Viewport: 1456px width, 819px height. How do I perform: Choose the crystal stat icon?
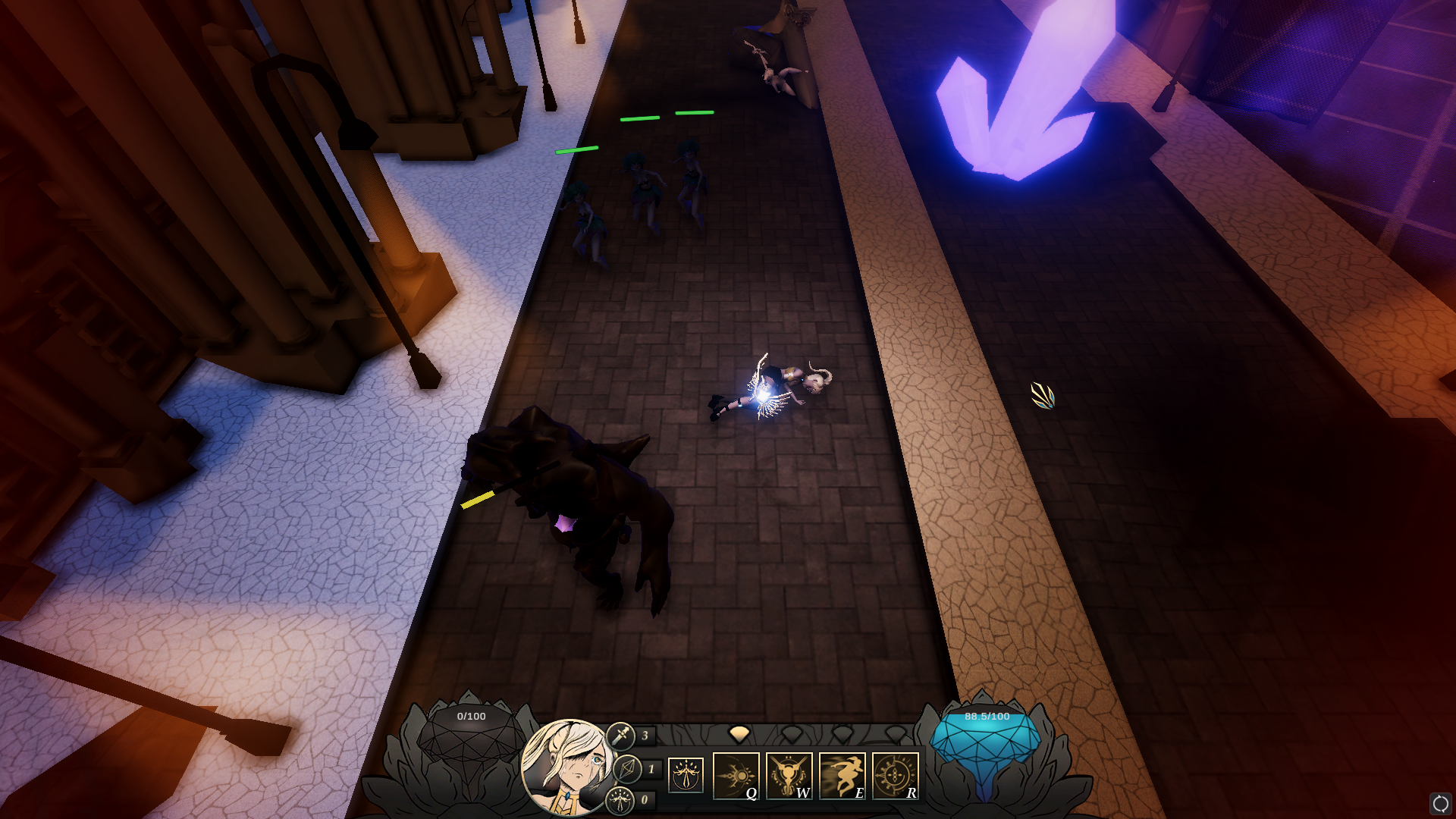(627, 769)
